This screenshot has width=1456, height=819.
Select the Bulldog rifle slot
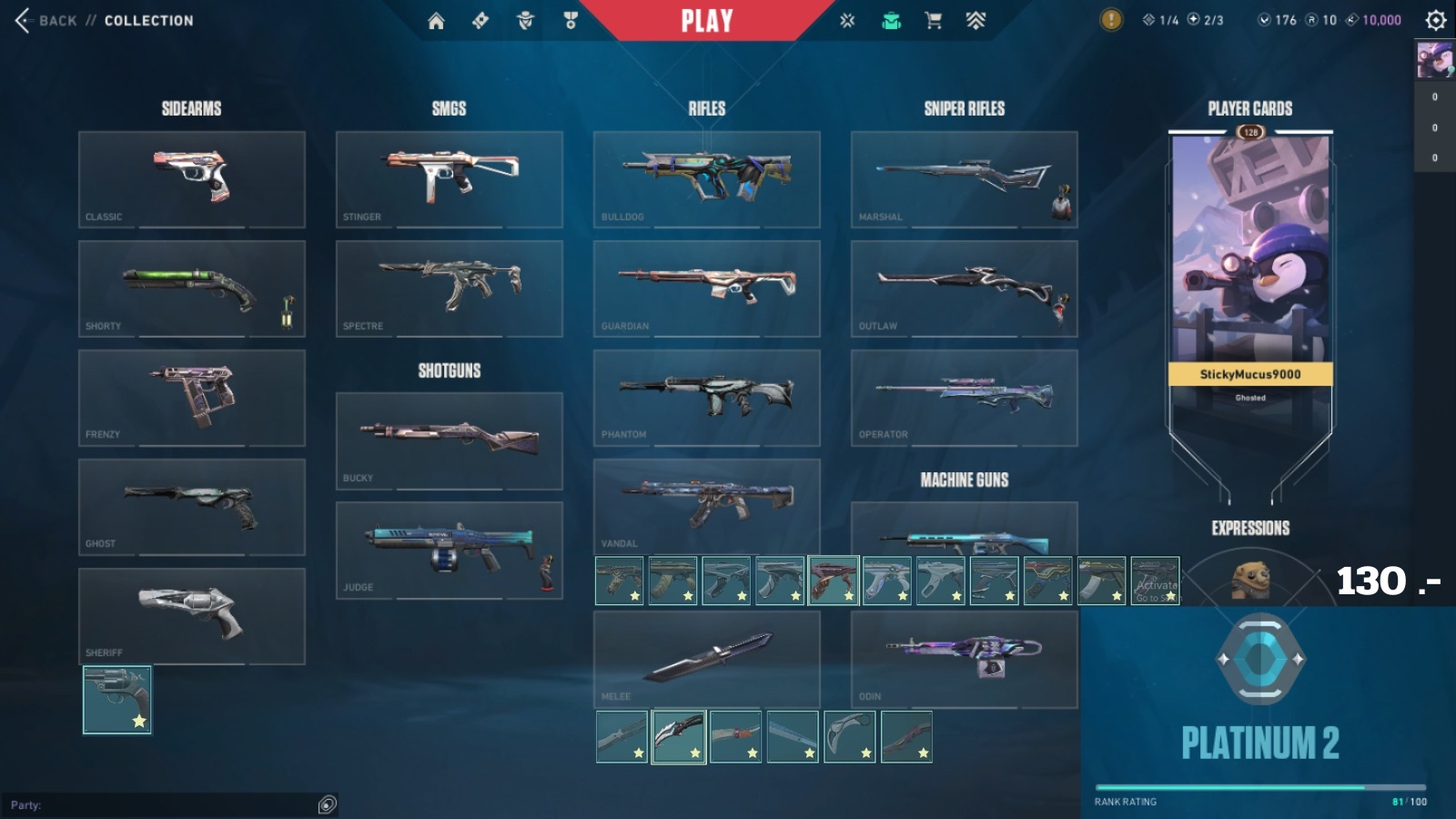tap(706, 179)
